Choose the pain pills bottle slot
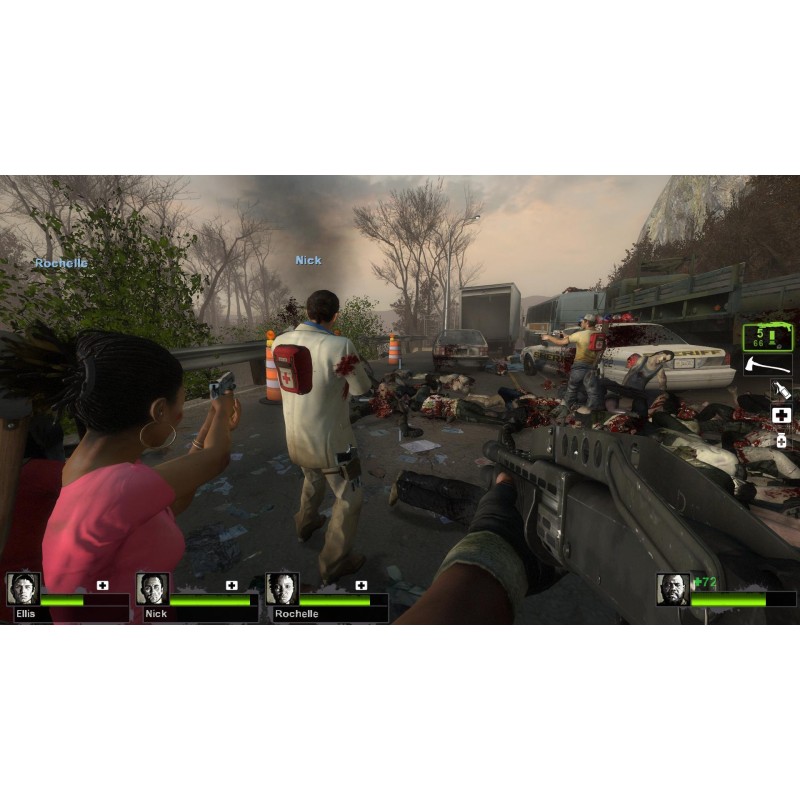 click(781, 440)
